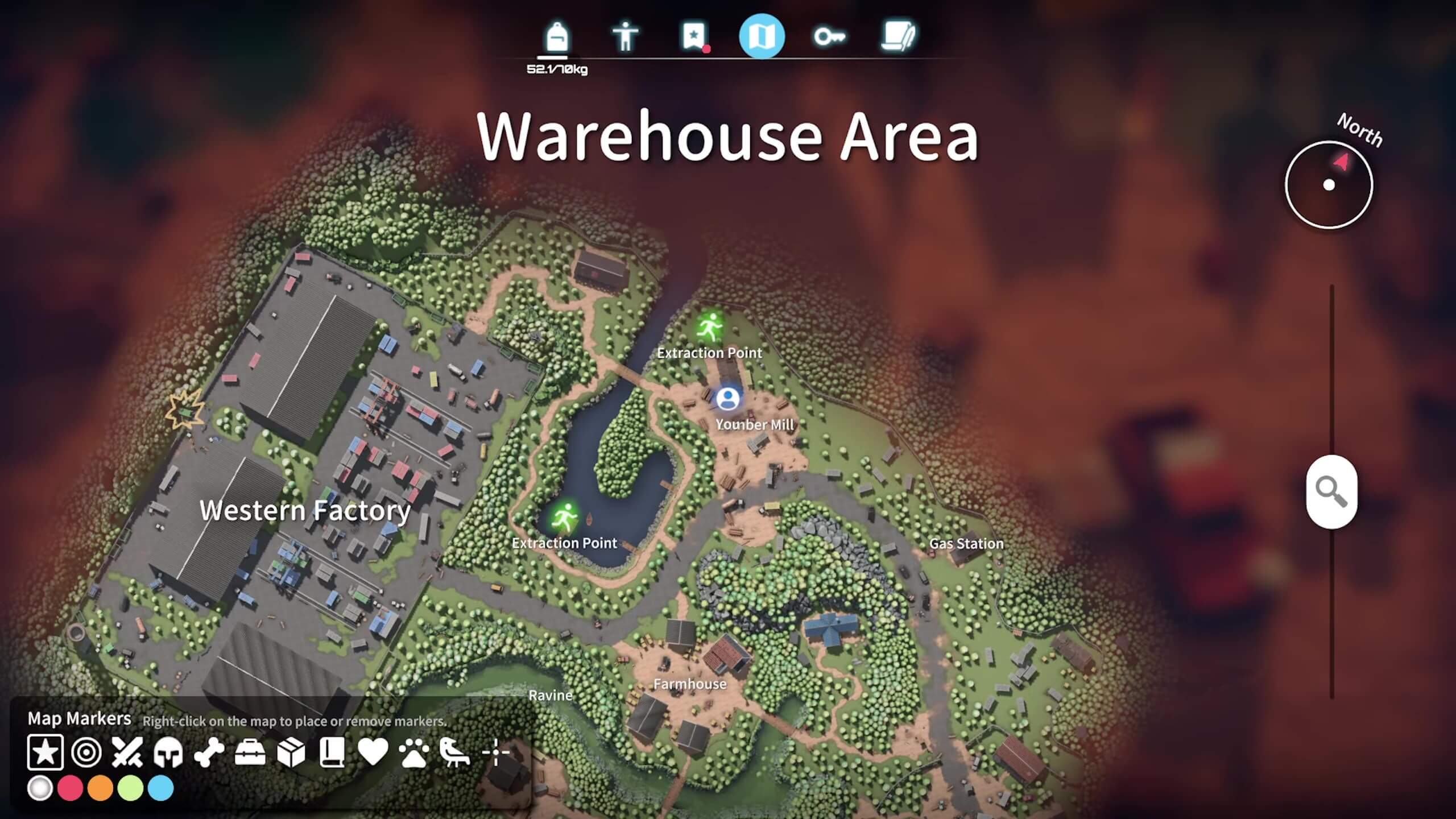Pick the crossed swords marker
1456x819 pixels.
(x=127, y=752)
